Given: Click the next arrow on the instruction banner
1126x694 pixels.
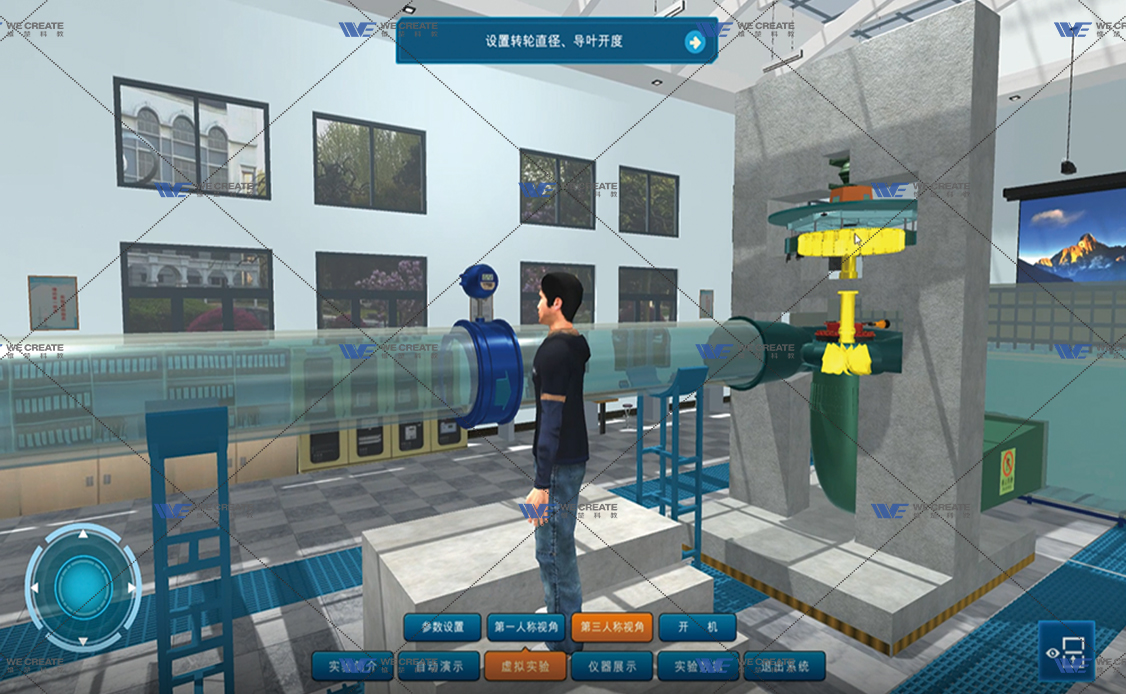Looking at the screenshot, I should tap(694, 42).
